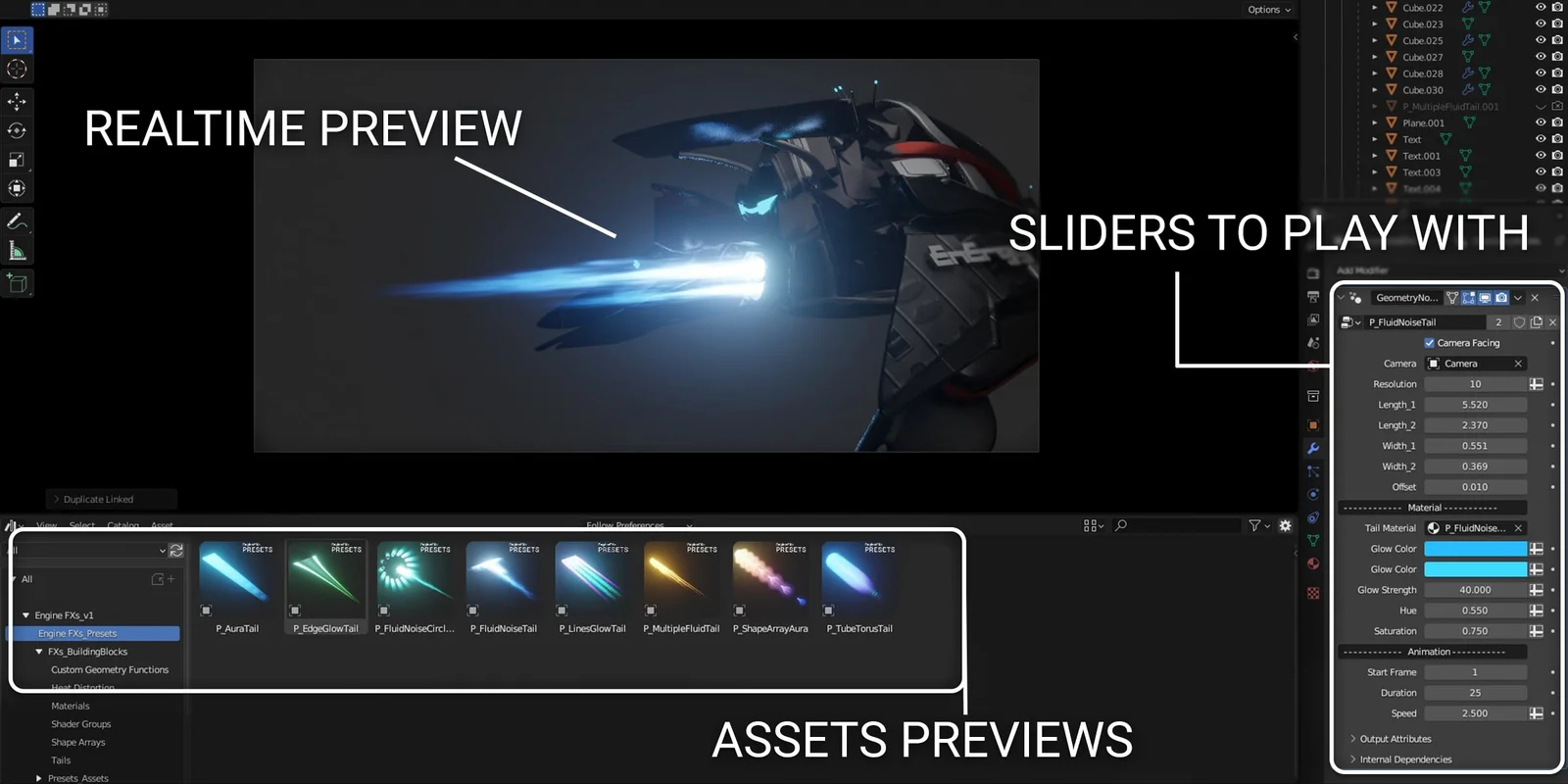
Task: Select the Cursor tool
Action: click(x=16, y=69)
